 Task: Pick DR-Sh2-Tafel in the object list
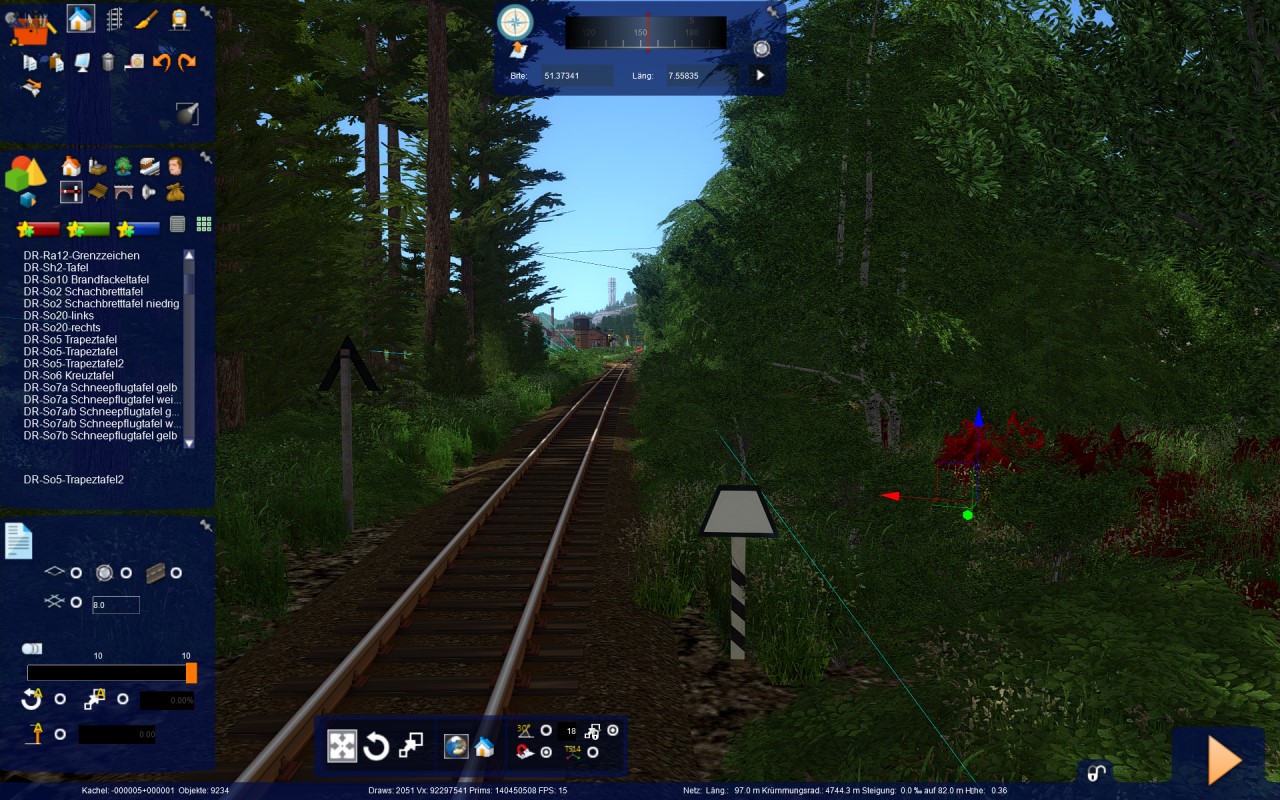coord(59,267)
